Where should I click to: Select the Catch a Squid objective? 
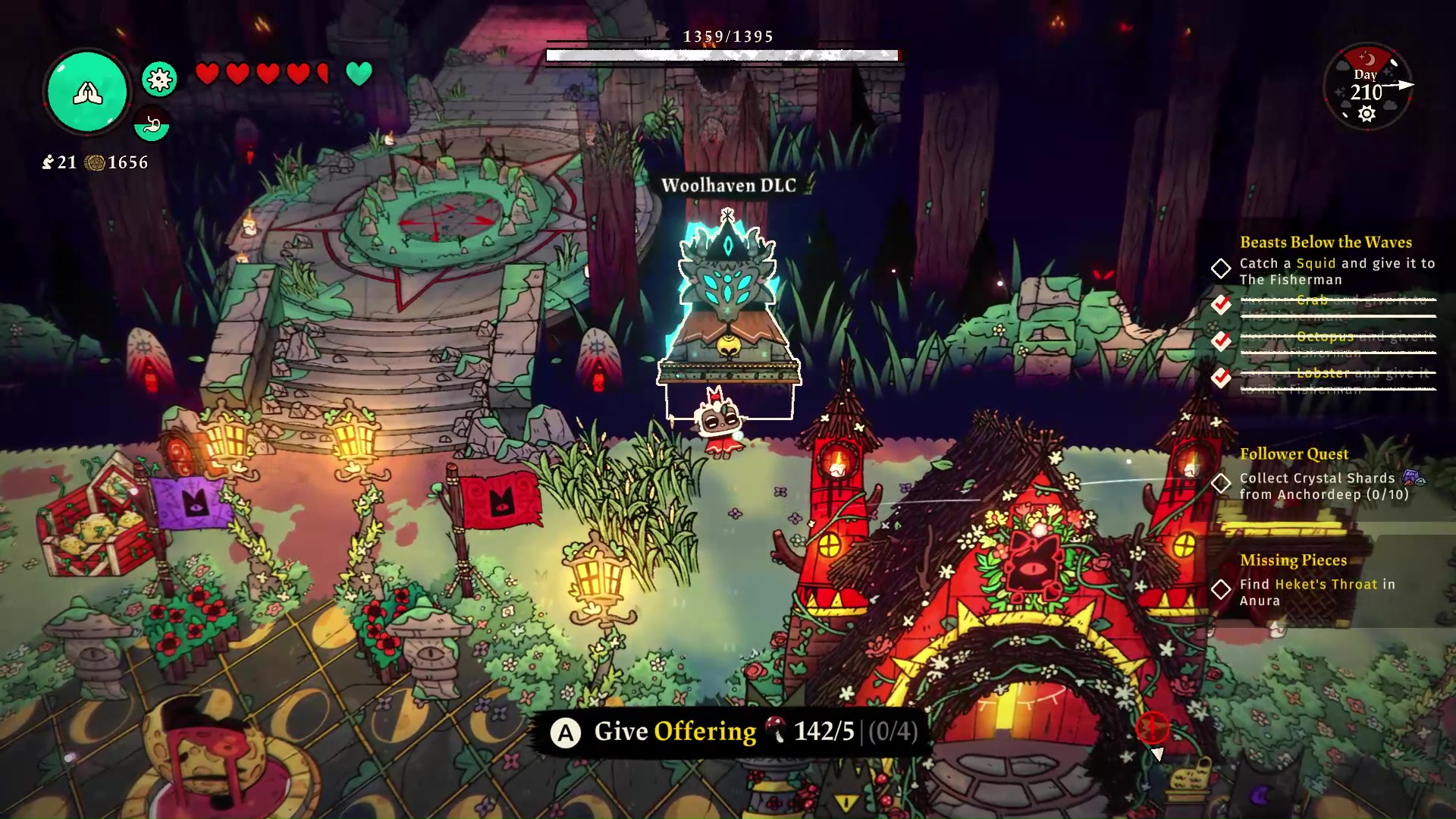coord(1336,271)
